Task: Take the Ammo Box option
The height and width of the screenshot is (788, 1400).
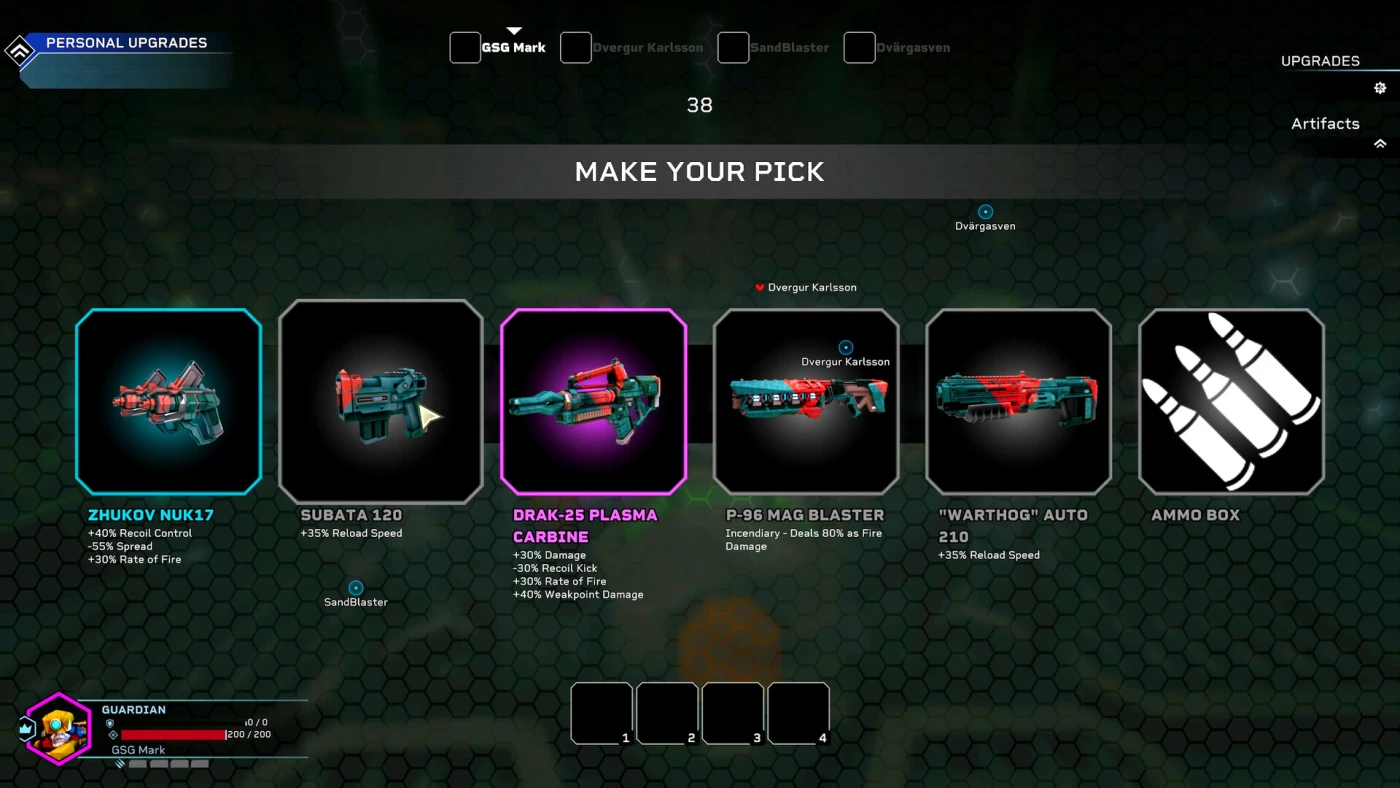Action: click(x=1231, y=401)
